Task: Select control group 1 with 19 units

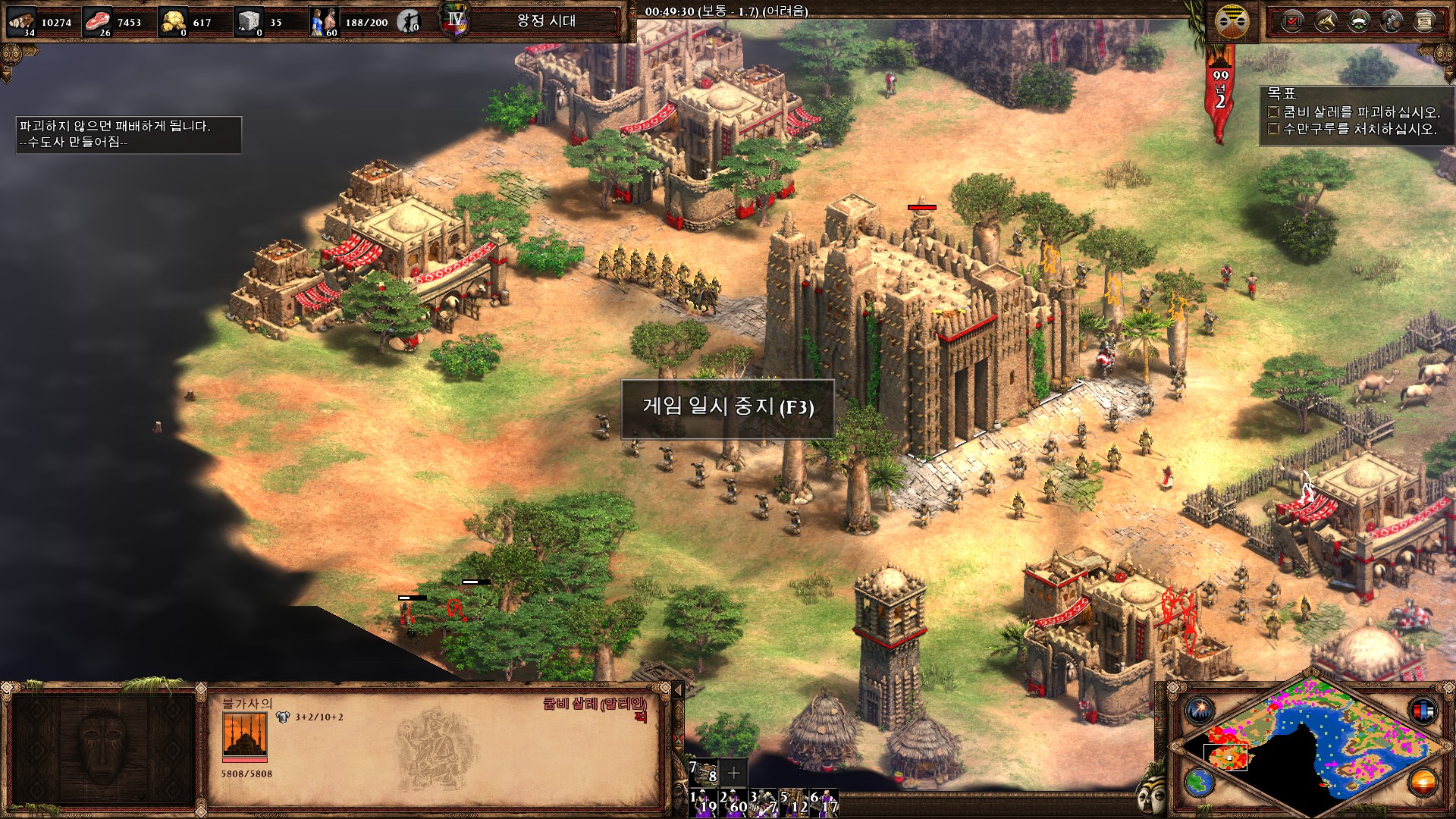Action: tap(702, 803)
